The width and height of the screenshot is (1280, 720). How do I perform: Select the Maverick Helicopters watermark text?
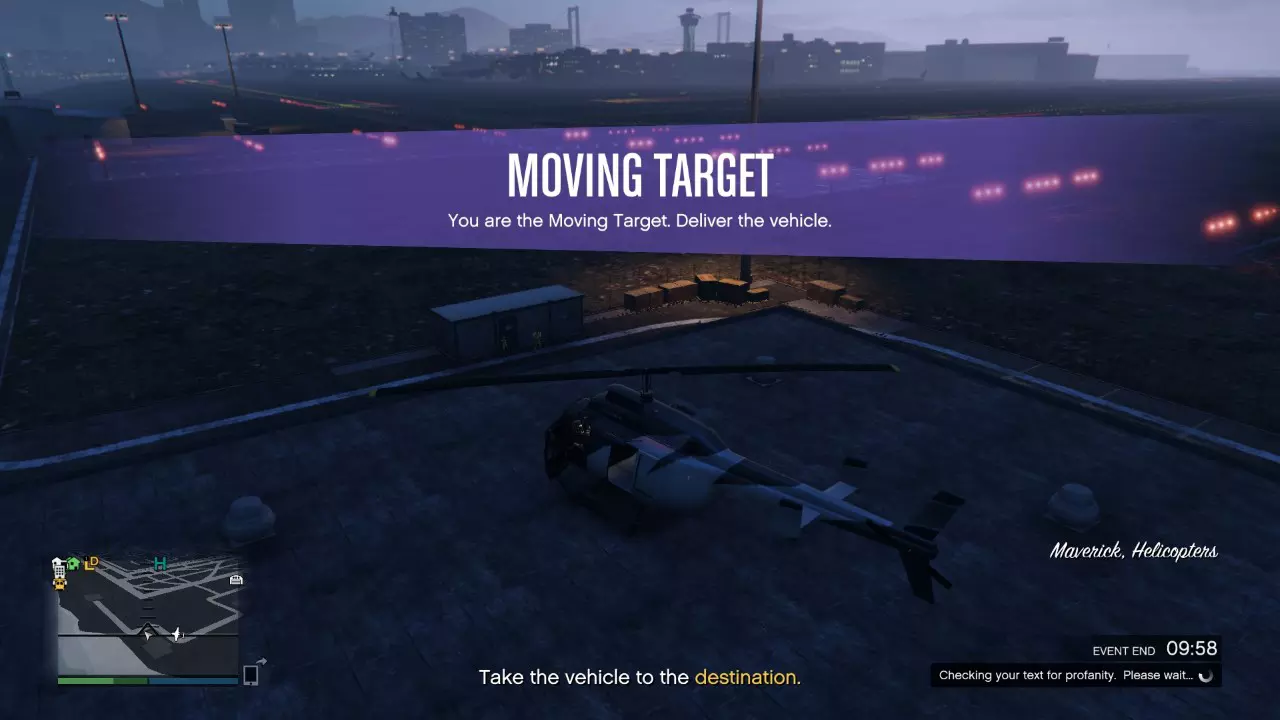1134,551
